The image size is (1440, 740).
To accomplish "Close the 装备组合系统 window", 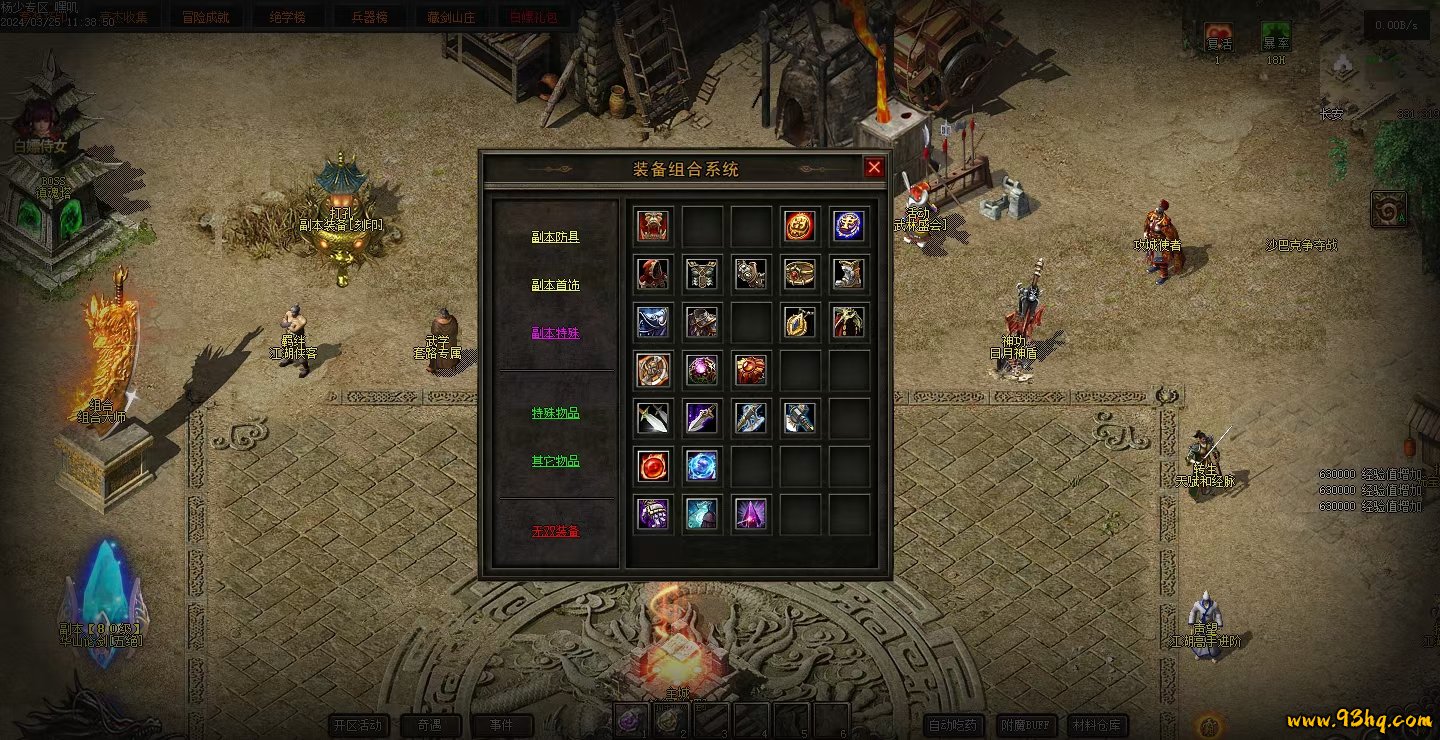I will (874, 167).
